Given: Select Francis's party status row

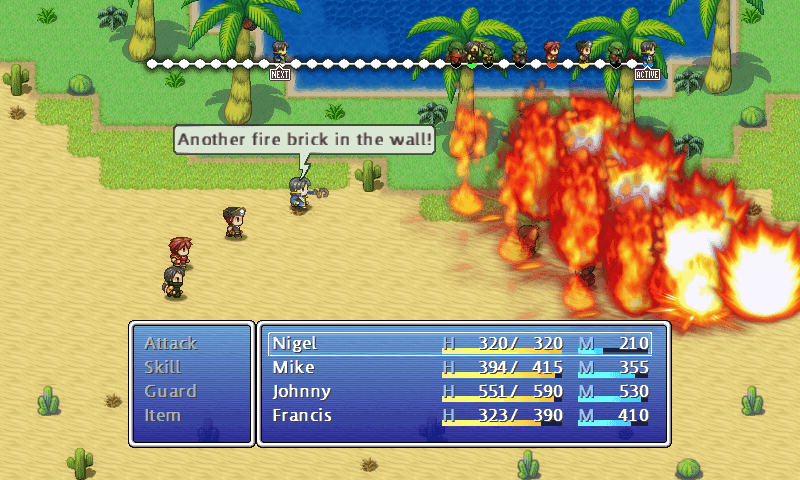Looking at the screenshot, I should pos(460,416).
